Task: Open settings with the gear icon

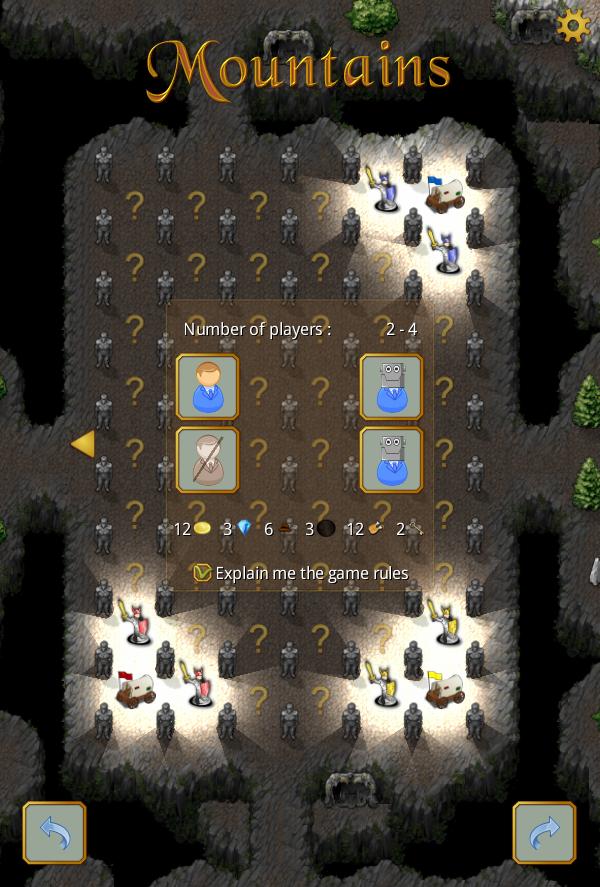Action: pos(573,26)
